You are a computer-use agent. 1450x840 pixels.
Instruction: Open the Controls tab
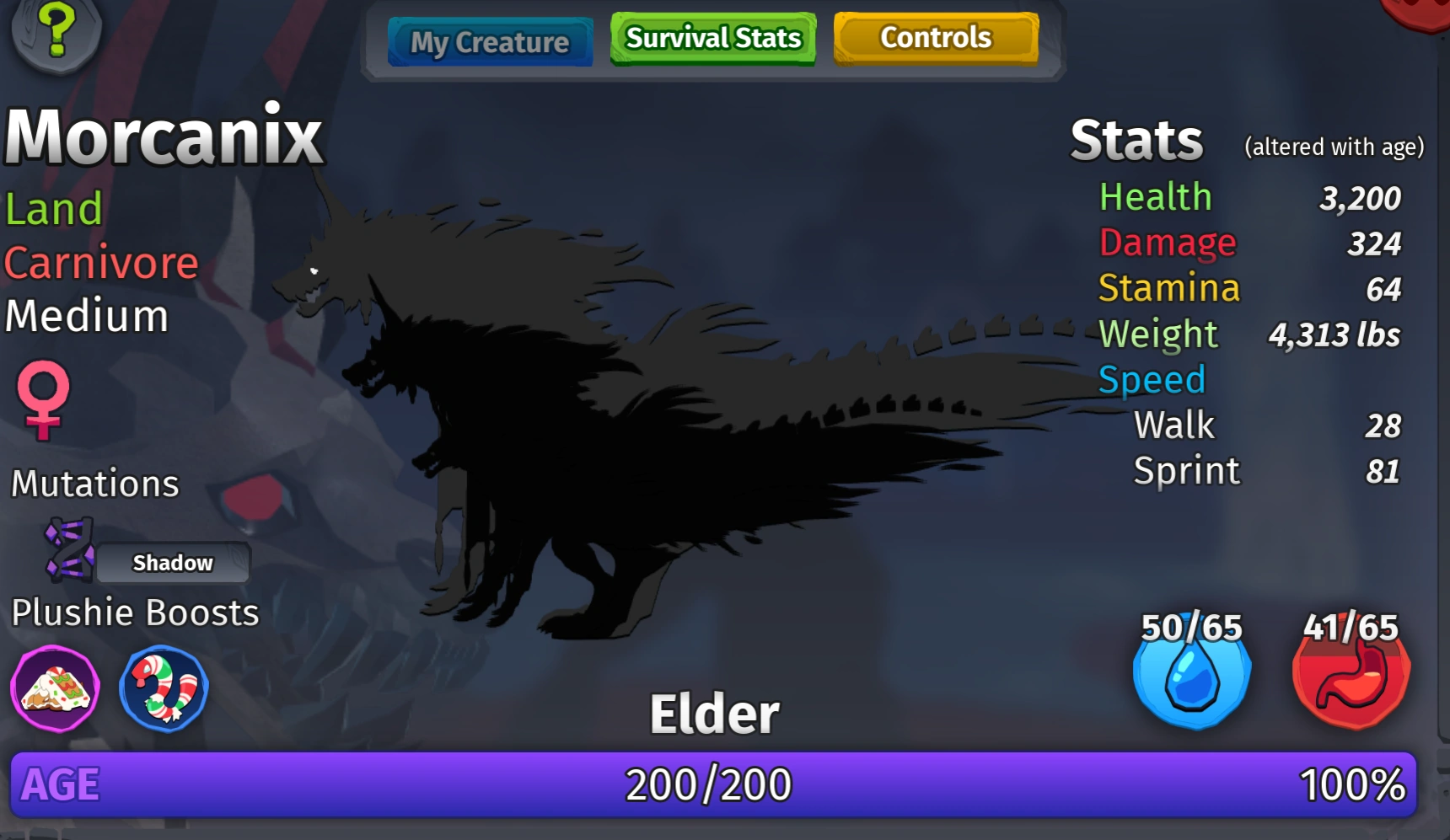click(936, 37)
